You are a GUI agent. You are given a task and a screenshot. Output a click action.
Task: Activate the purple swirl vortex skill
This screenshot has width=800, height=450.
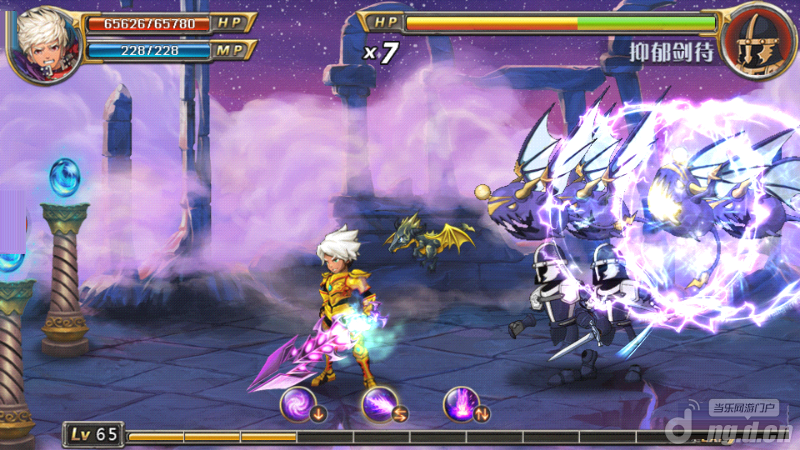click(x=297, y=404)
